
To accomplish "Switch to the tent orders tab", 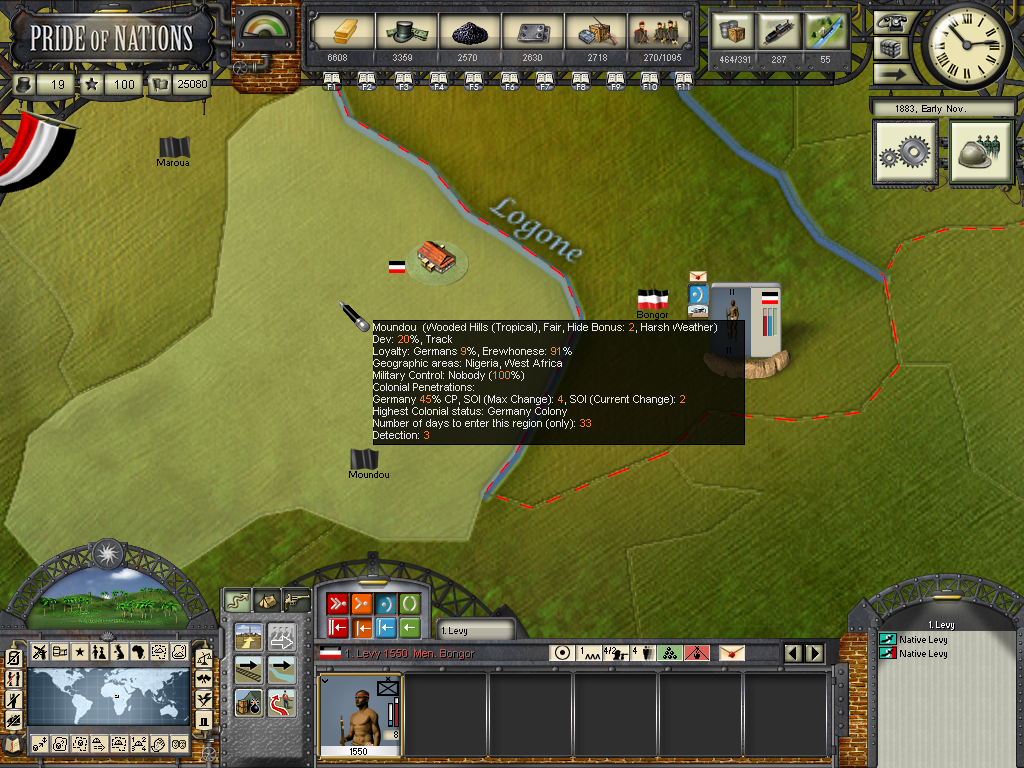I will pos(266,600).
